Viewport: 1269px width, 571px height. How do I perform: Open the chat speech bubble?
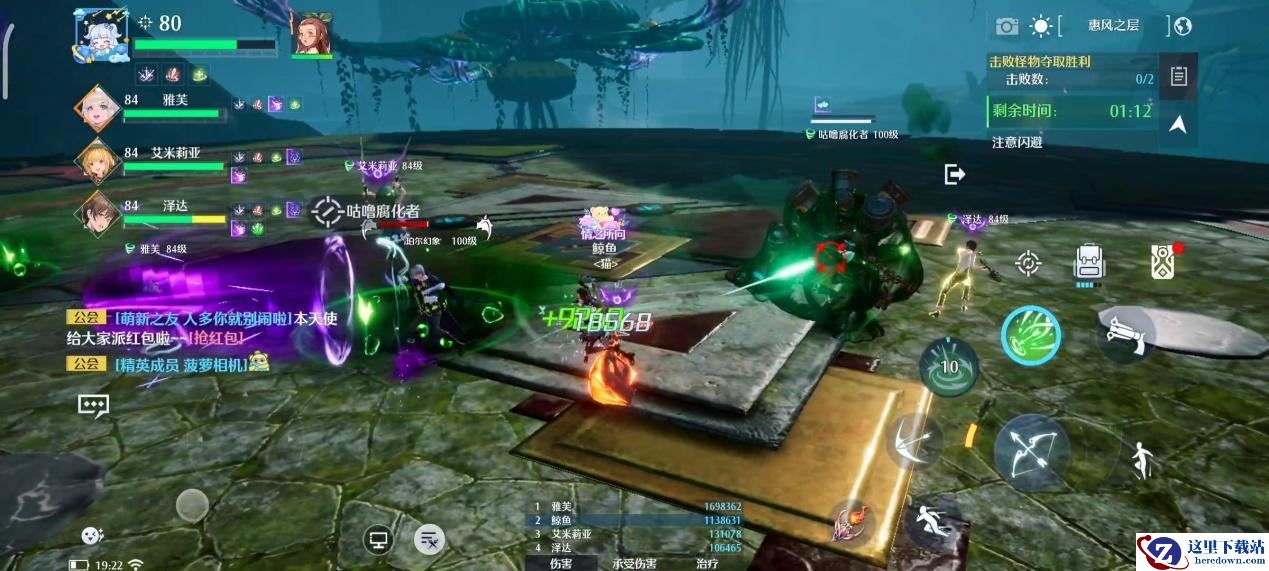[x=93, y=405]
